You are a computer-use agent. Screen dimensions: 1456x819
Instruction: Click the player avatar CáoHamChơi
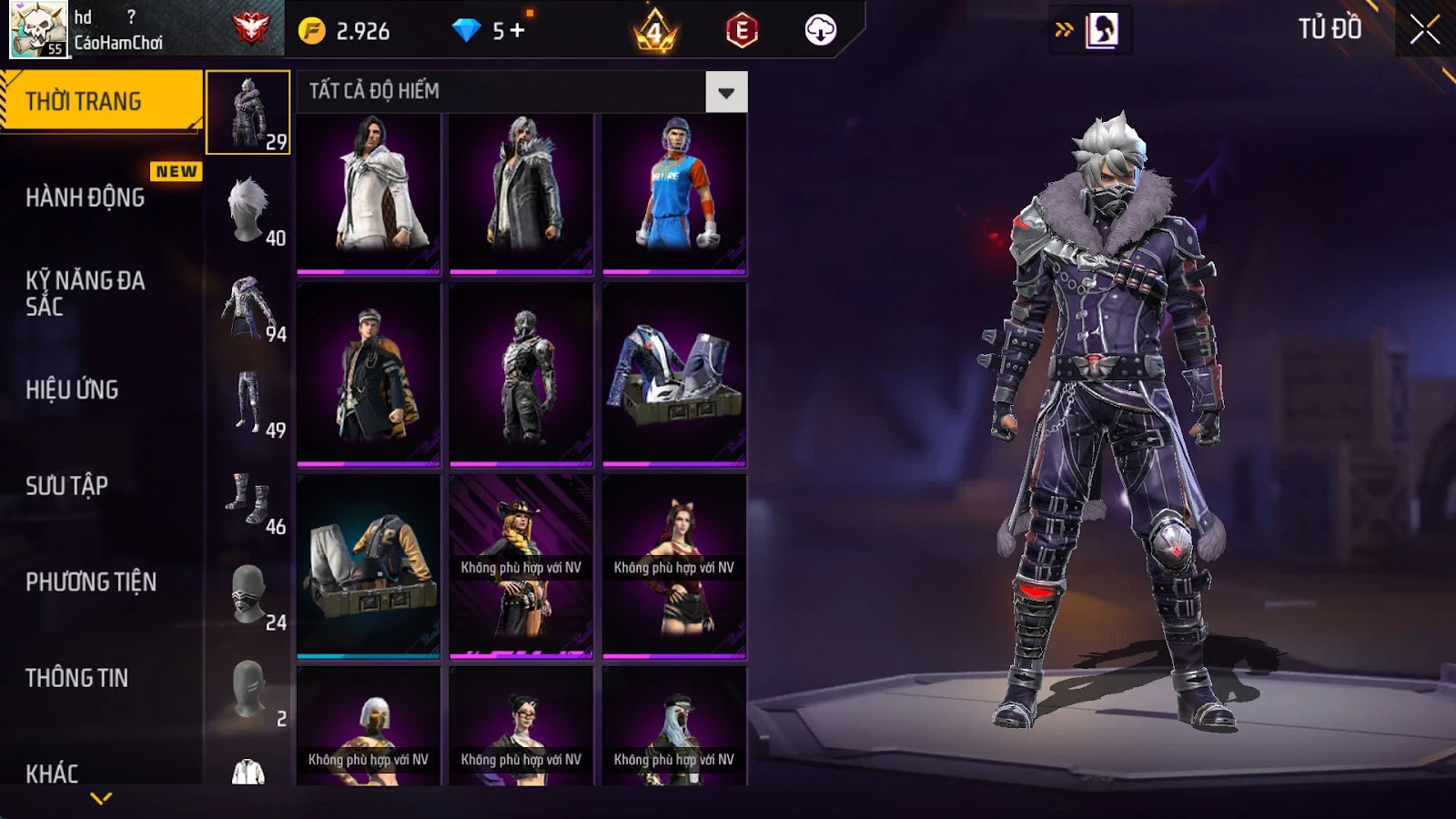pyautogui.click(x=38, y=29)
